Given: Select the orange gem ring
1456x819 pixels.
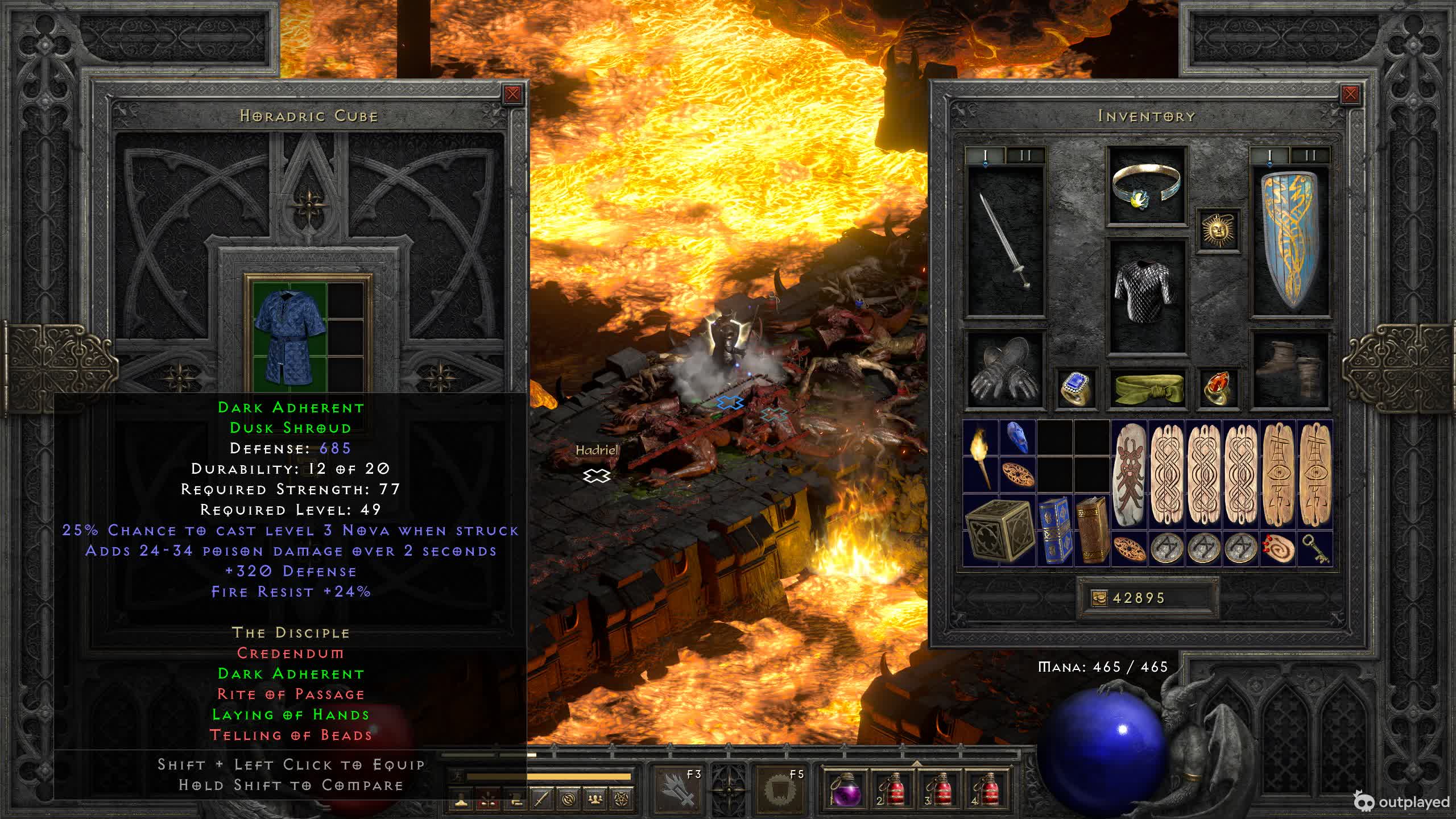Looking at the screenshot, I should (x=1218, y=388).
